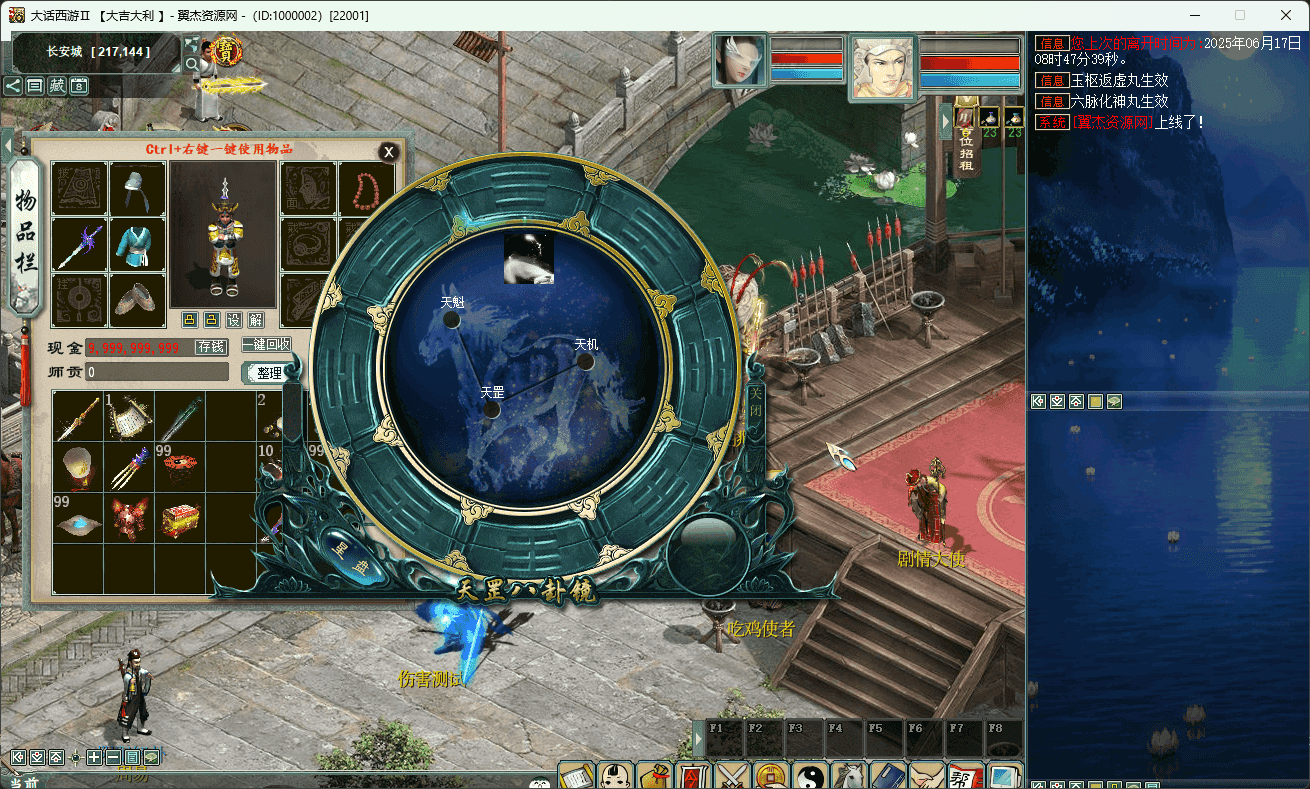Click the 存钱 deposit money button

click(x=211, y=347)
